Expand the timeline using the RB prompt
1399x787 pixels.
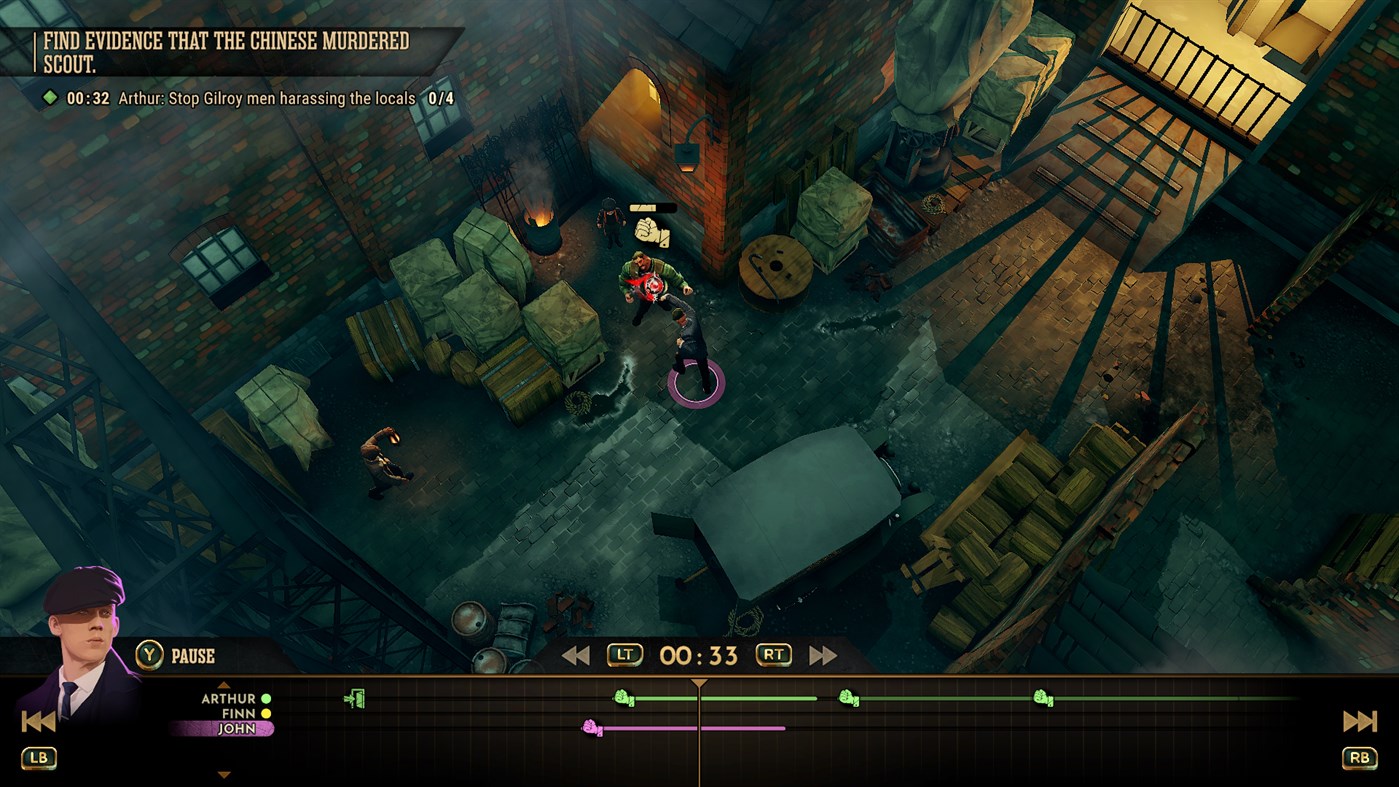pyautogui.click(x=1360, y=758)
